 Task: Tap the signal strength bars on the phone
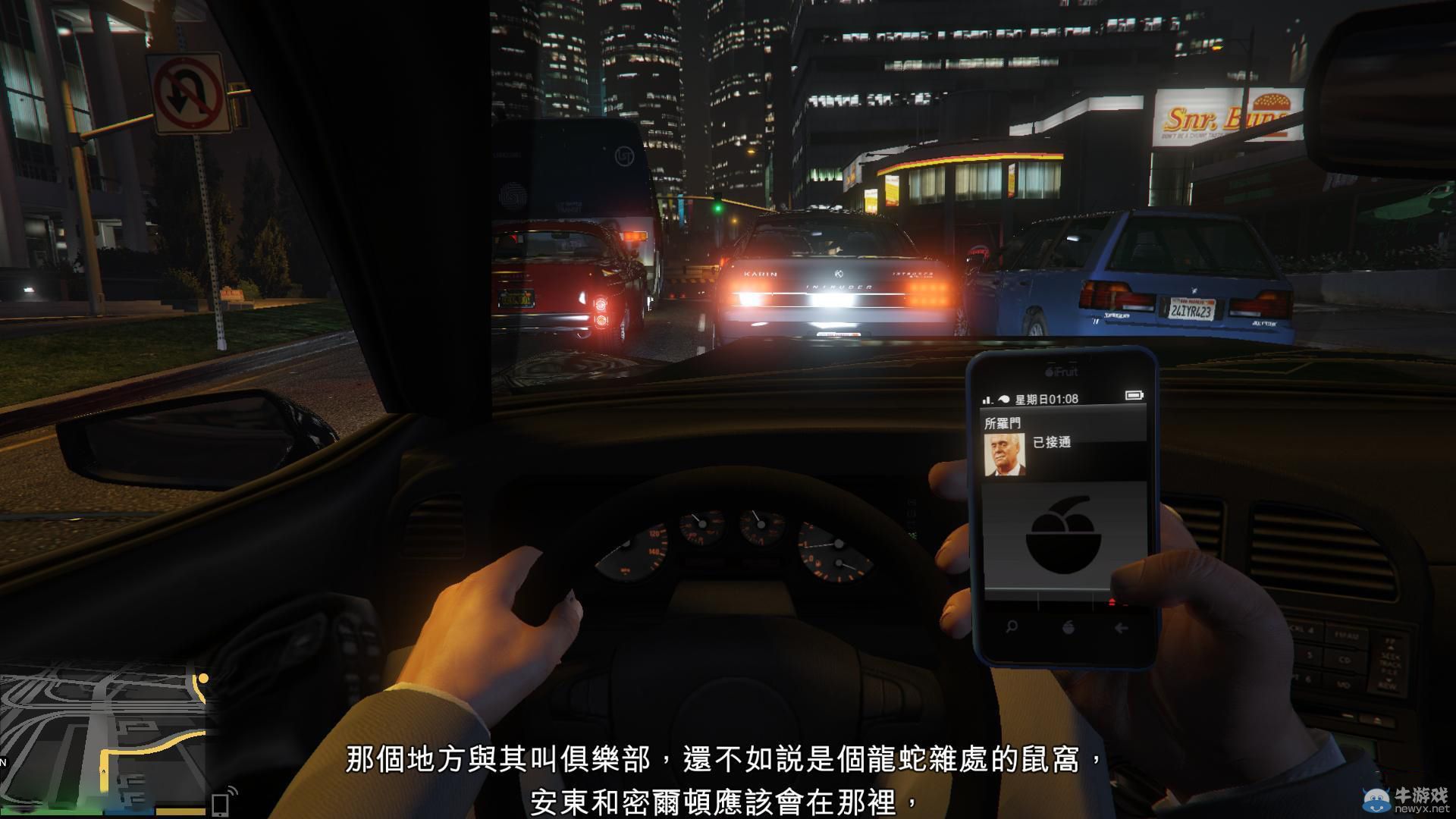pyautogui.click(x=987, y=400)
